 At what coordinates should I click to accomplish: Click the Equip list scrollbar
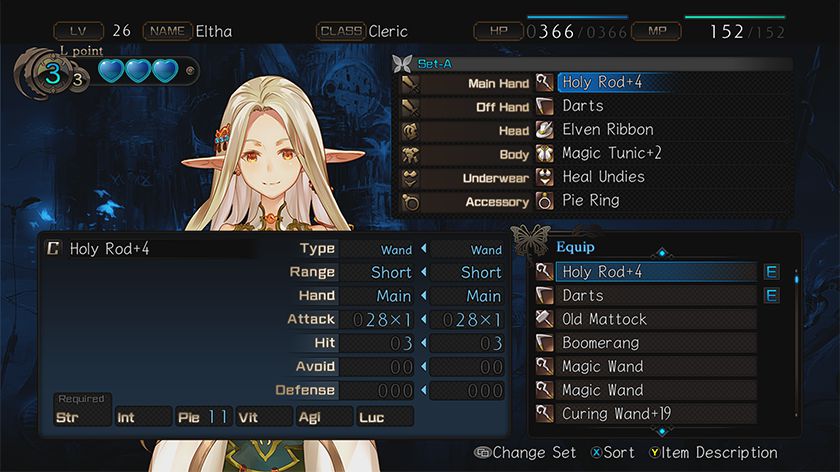tap(797, 340)
